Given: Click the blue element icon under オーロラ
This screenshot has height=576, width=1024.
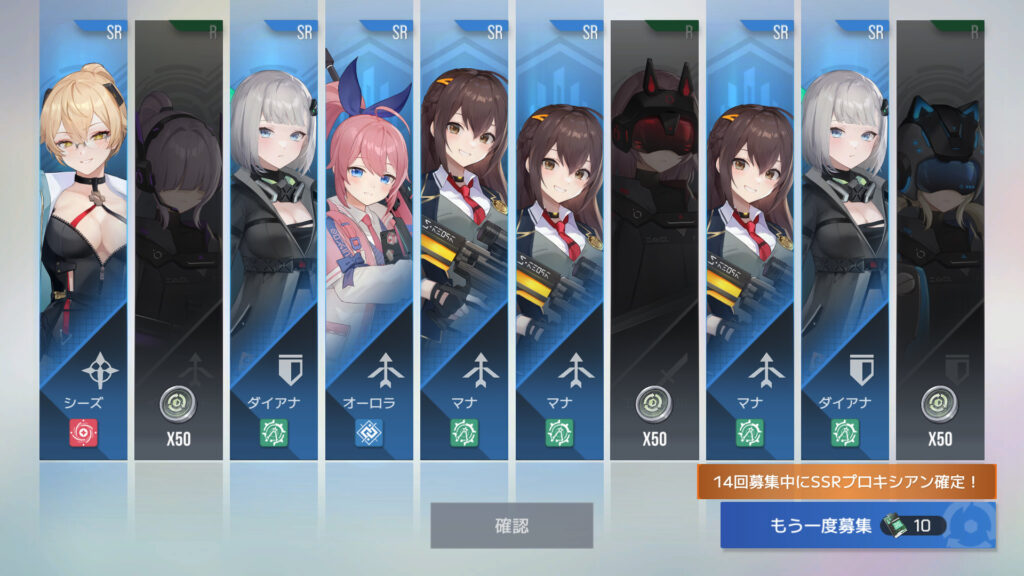Looking at the screenshot, I should coord(368,432).
